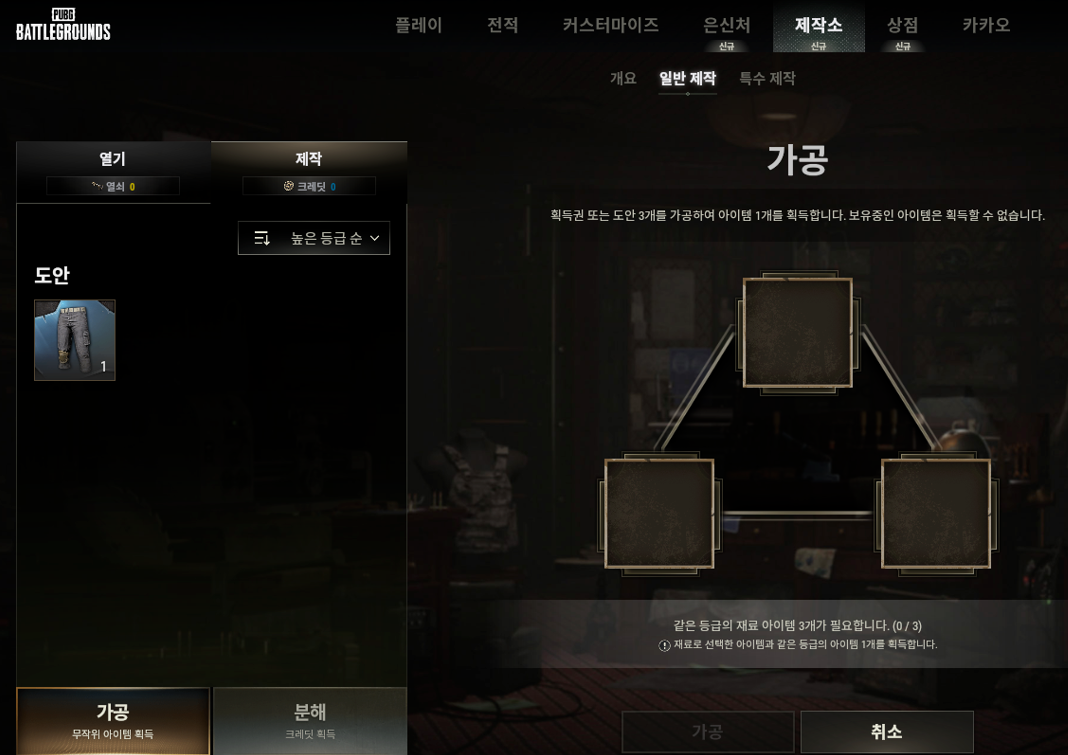Click the PUBG Battlegrounds logo

[63, 24]
